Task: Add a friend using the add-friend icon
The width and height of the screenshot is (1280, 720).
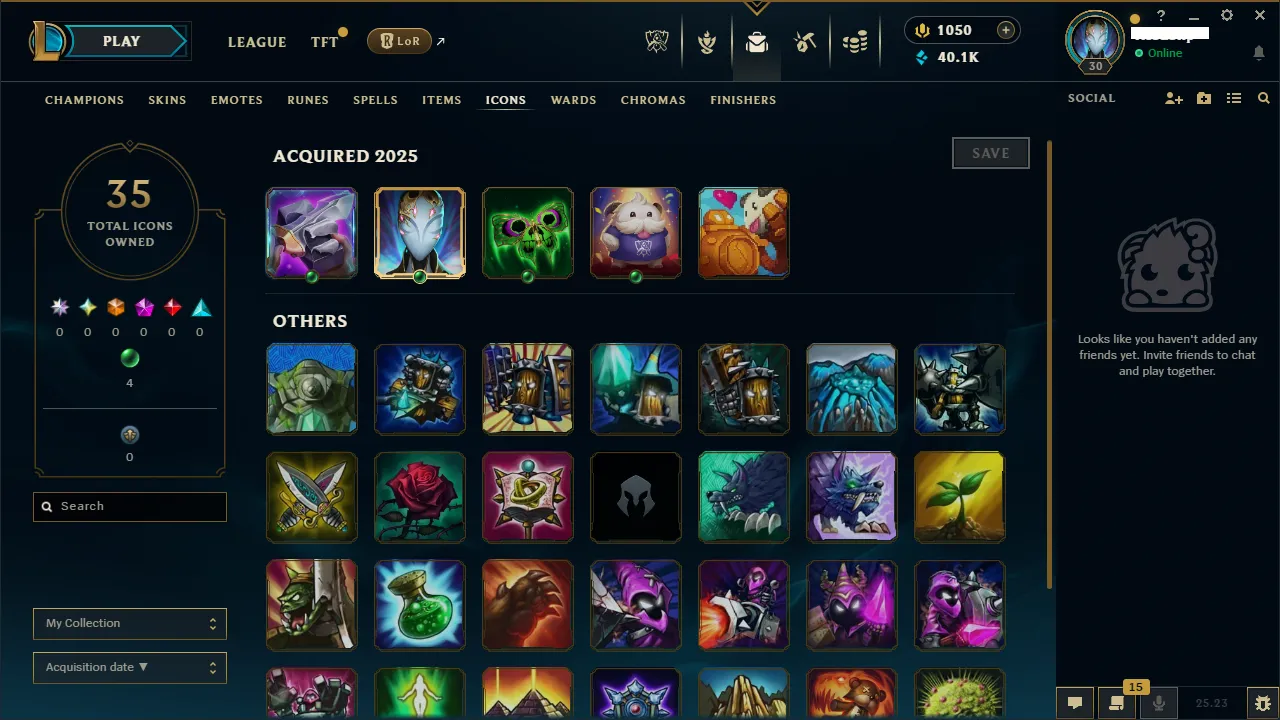Action: click(1173, 98)
